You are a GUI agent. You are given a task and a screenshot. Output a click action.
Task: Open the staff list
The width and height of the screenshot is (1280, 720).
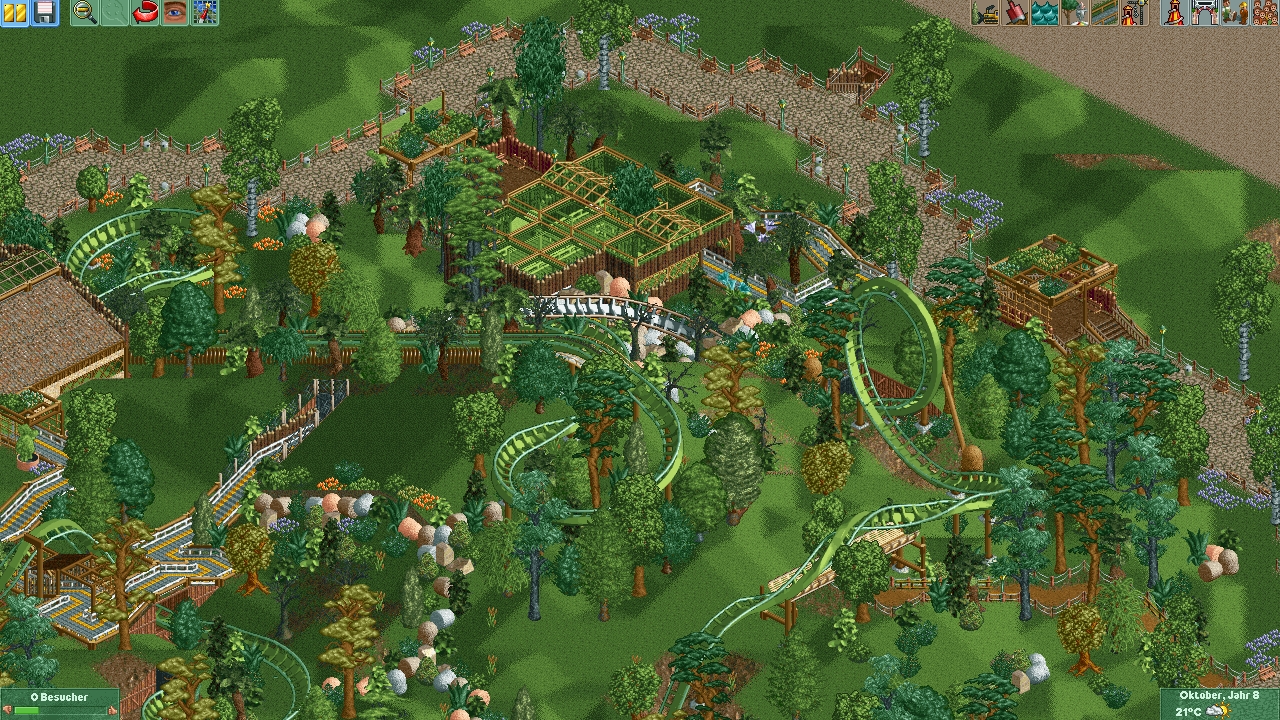click(x=1234, y=12)
